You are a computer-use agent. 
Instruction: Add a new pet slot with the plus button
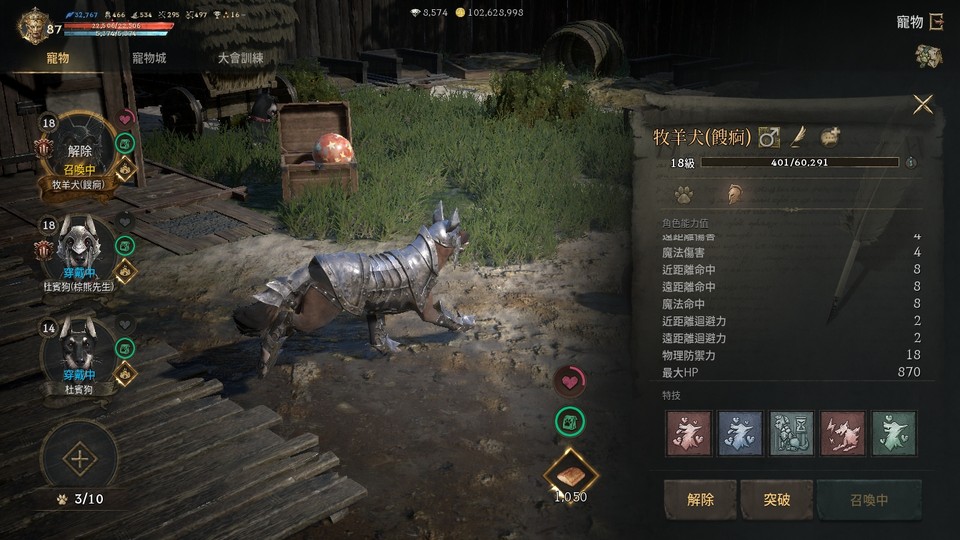point(78,460)
